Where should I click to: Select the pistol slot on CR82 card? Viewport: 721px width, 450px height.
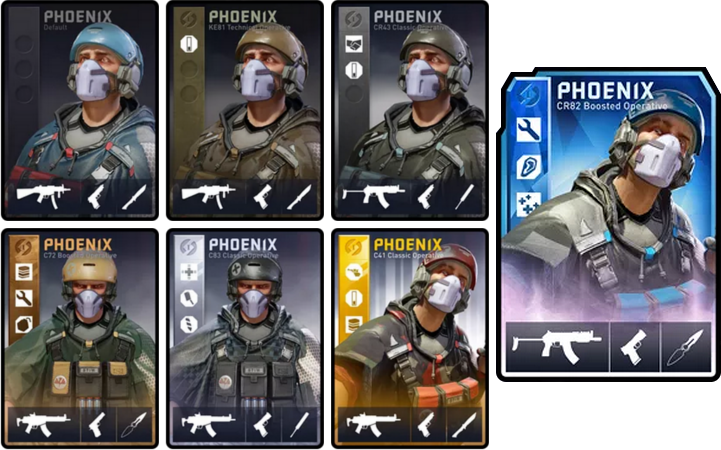tap(634, 347)
